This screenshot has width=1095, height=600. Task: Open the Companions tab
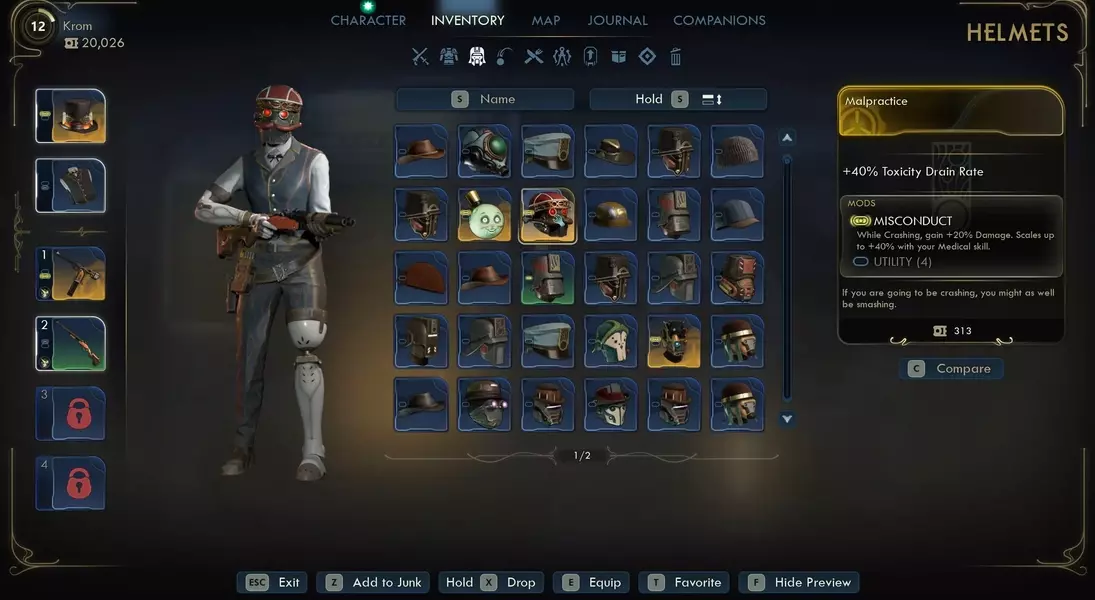719,20
